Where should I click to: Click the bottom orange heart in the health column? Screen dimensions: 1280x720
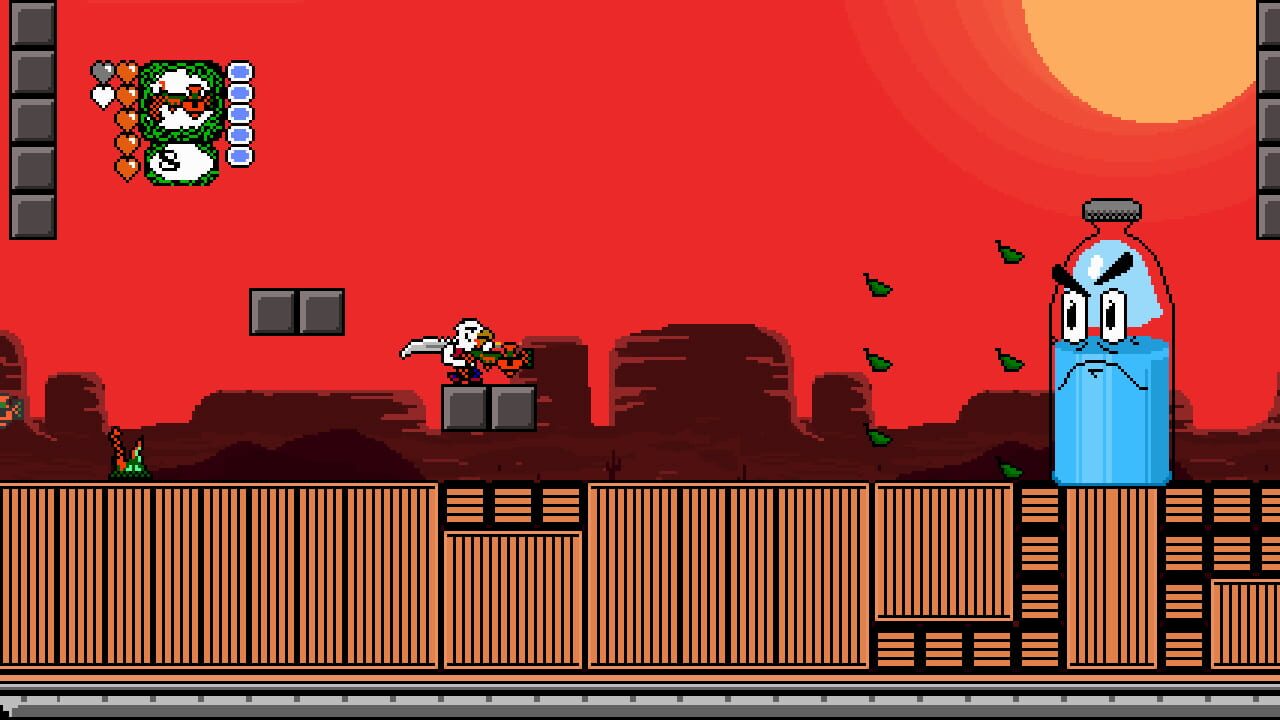click(126, 163)
